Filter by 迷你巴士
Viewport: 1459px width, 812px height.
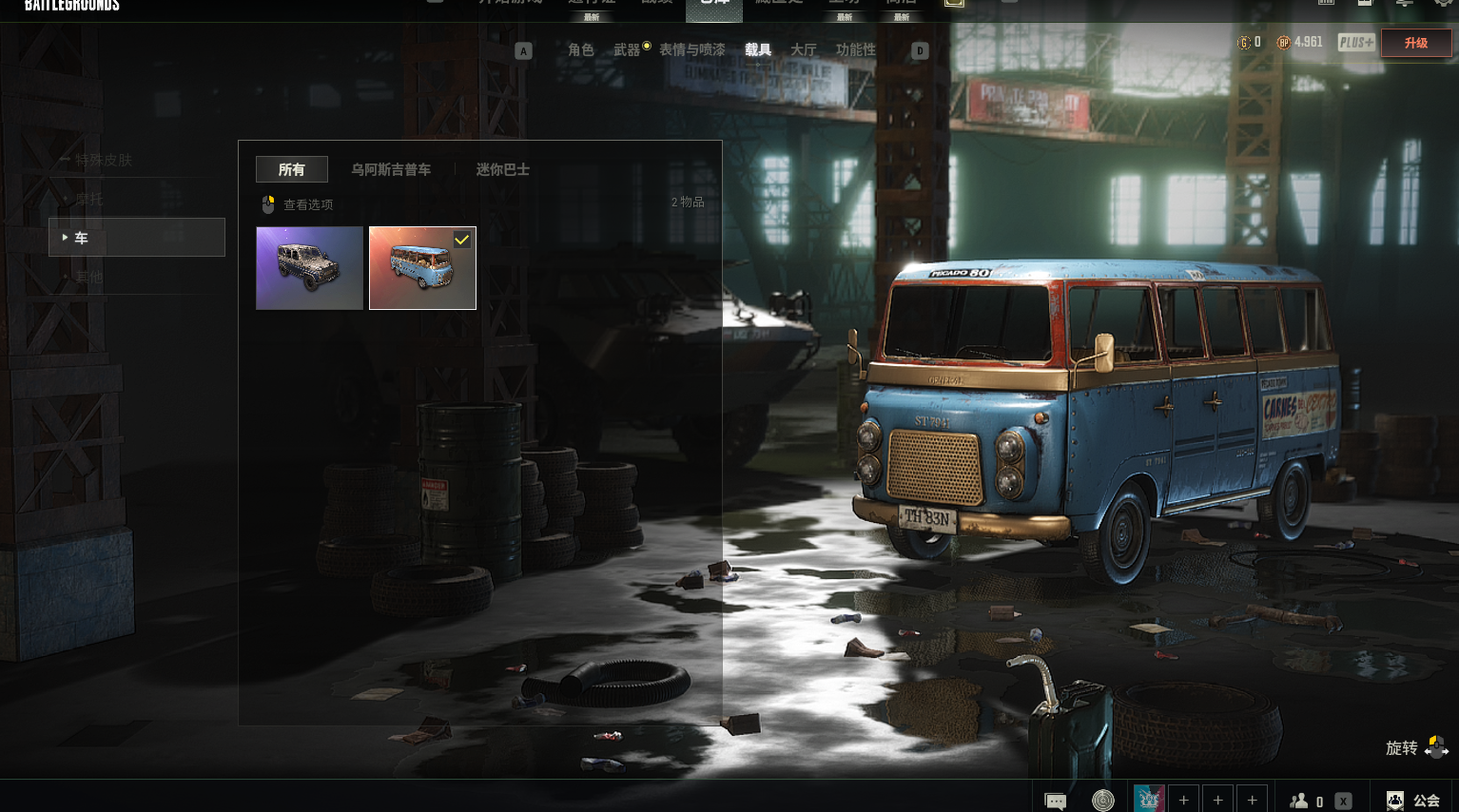[x=502, y=169]
